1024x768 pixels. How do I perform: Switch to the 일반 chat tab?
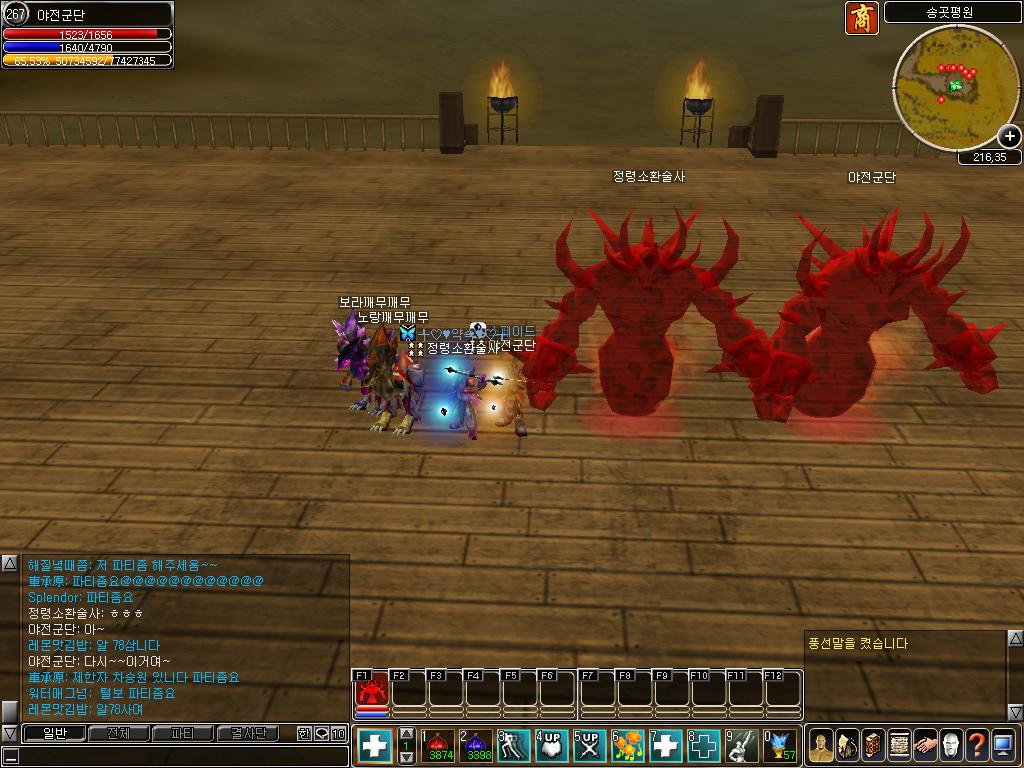[x=52, y=734]
